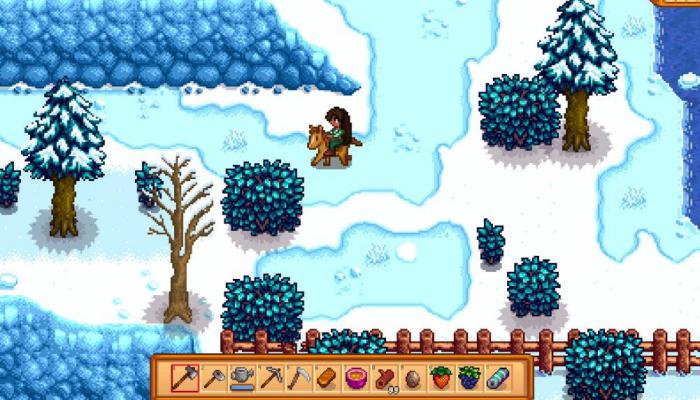Equip the watering can
The image size is (700, 400).
pos(241,377)
